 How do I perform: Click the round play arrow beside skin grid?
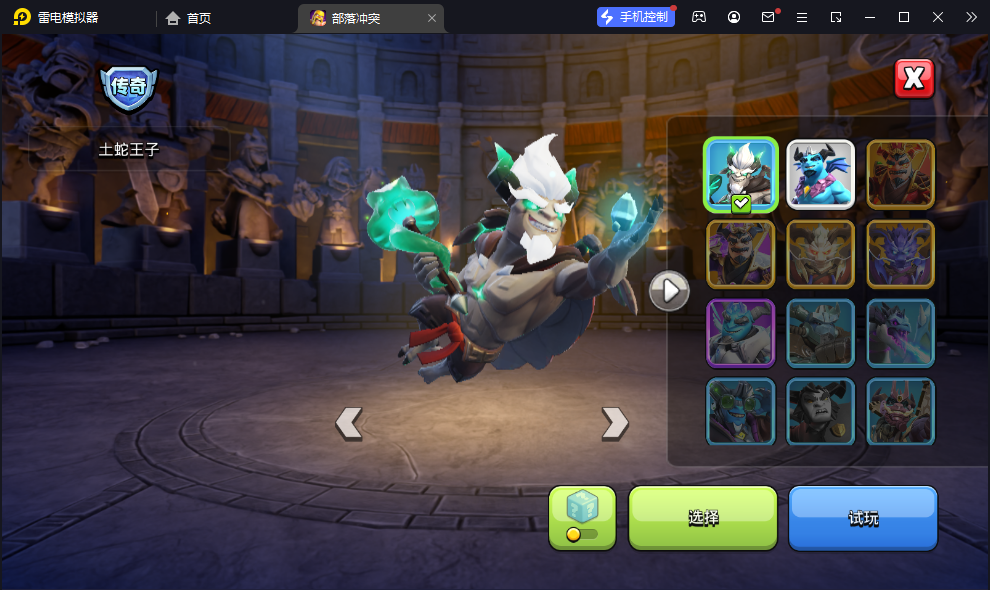point(669,291)
